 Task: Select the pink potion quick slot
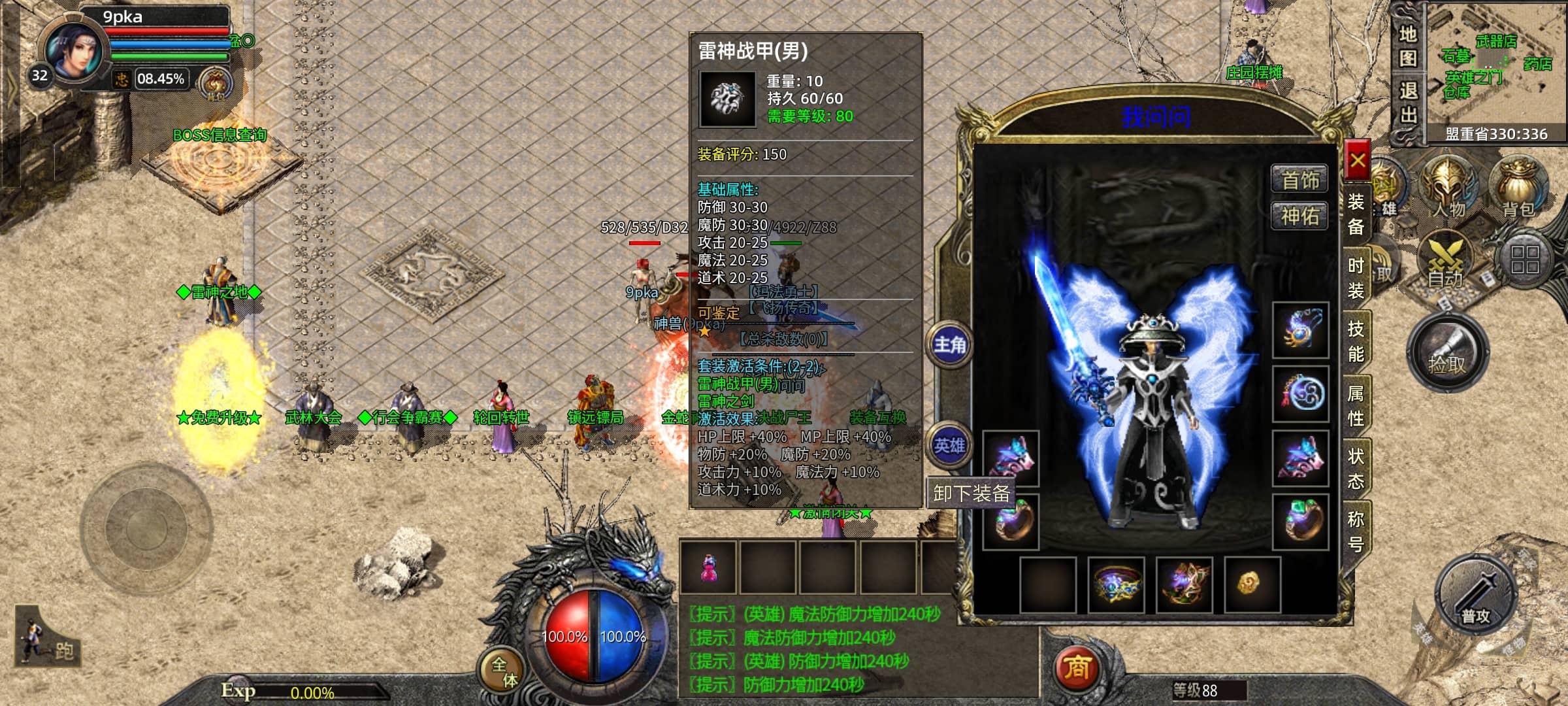[x=708, y=567]
